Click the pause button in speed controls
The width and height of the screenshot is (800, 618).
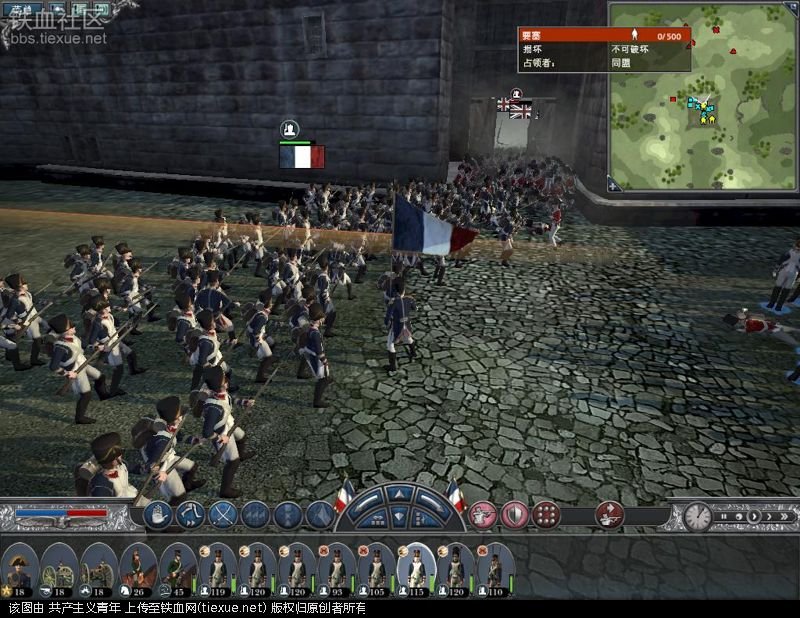724,516
